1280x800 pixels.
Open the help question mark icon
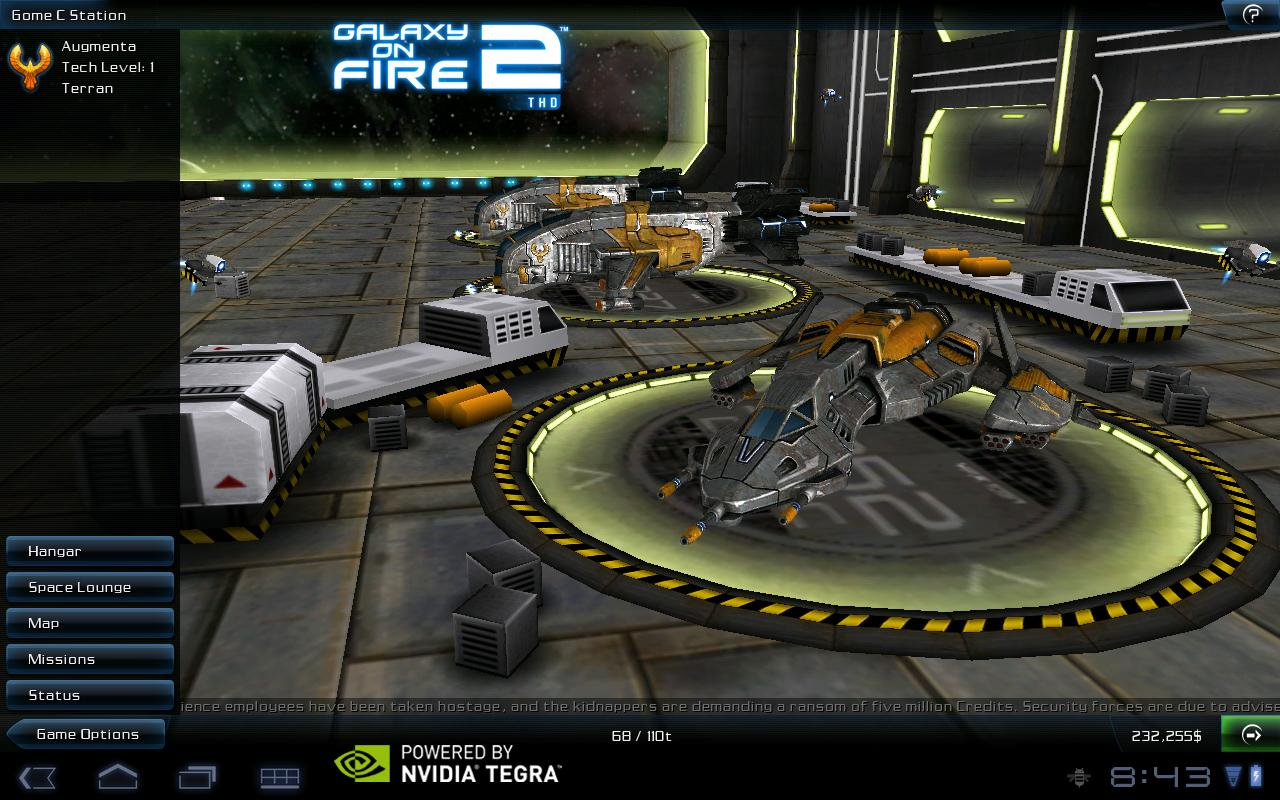tap(1252, 15)
